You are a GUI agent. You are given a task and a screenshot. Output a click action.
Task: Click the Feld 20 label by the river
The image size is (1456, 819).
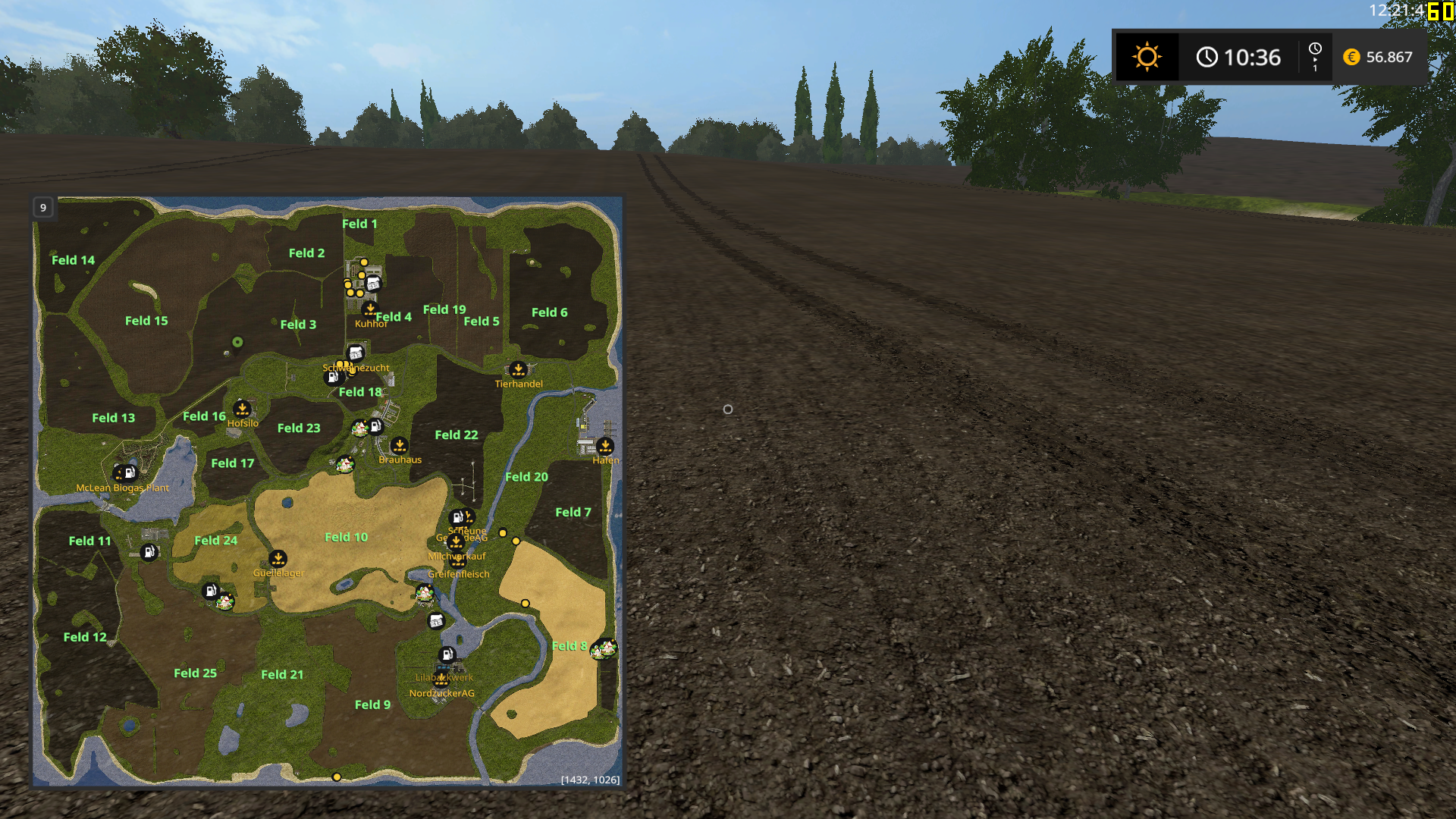(526, 477)
